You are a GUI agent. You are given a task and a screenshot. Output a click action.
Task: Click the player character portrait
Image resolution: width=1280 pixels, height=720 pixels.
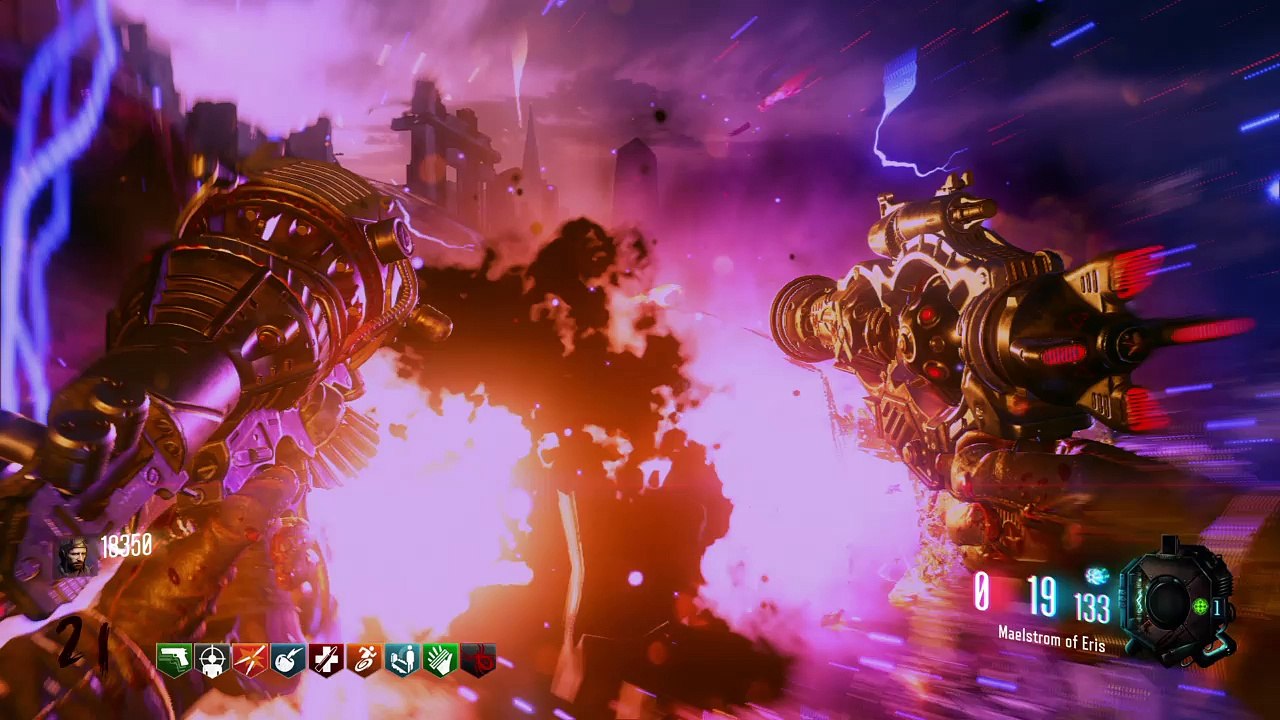[x=72, y=556]
